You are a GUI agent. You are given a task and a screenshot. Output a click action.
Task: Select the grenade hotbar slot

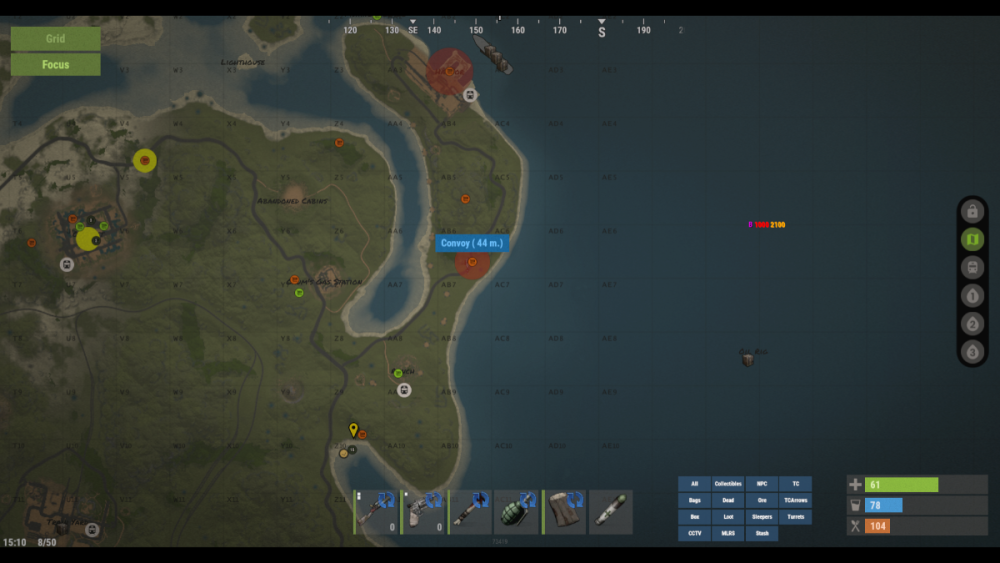pos(517,511)
